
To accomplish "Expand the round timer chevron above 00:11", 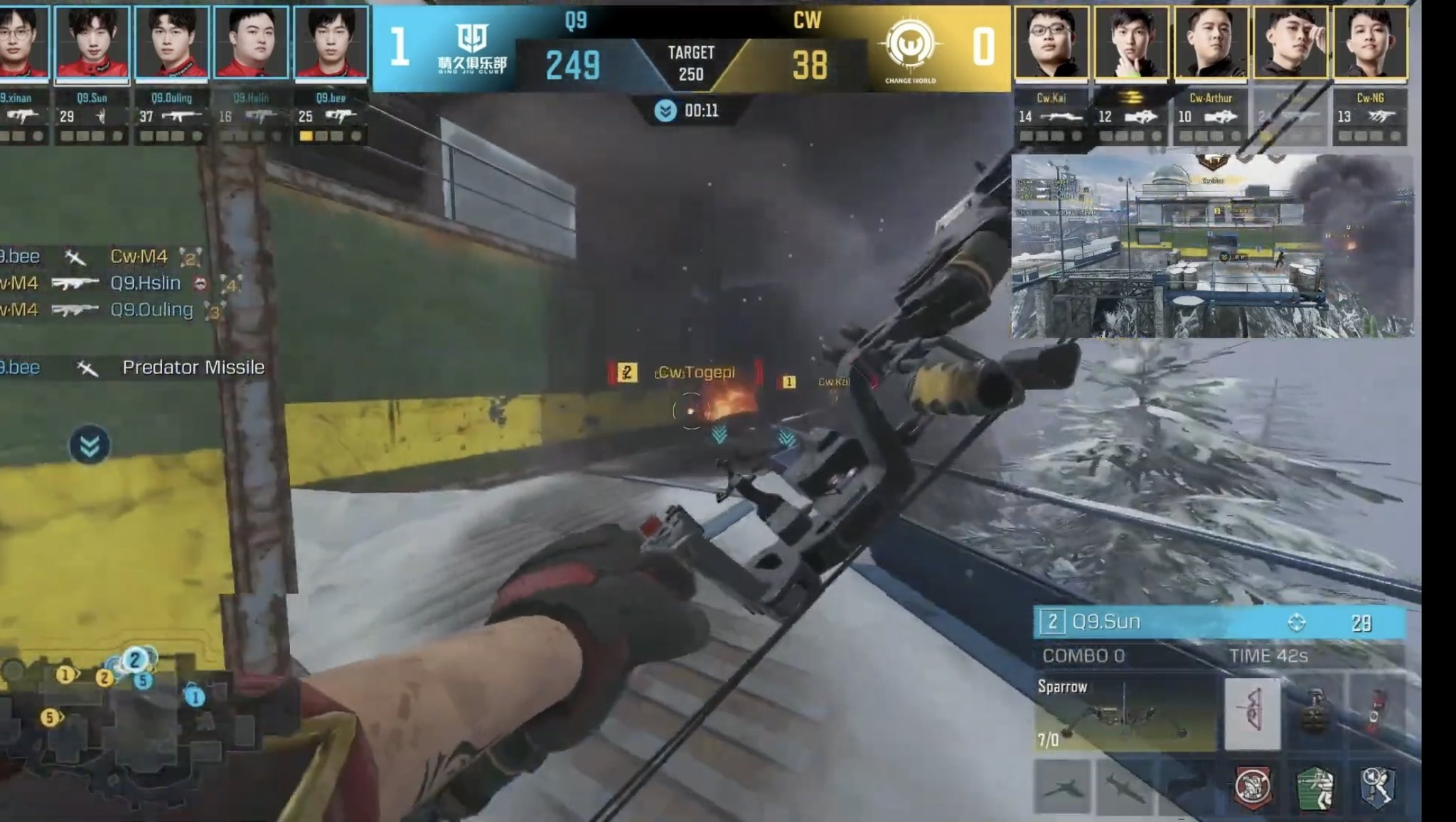I will (665, 110).
